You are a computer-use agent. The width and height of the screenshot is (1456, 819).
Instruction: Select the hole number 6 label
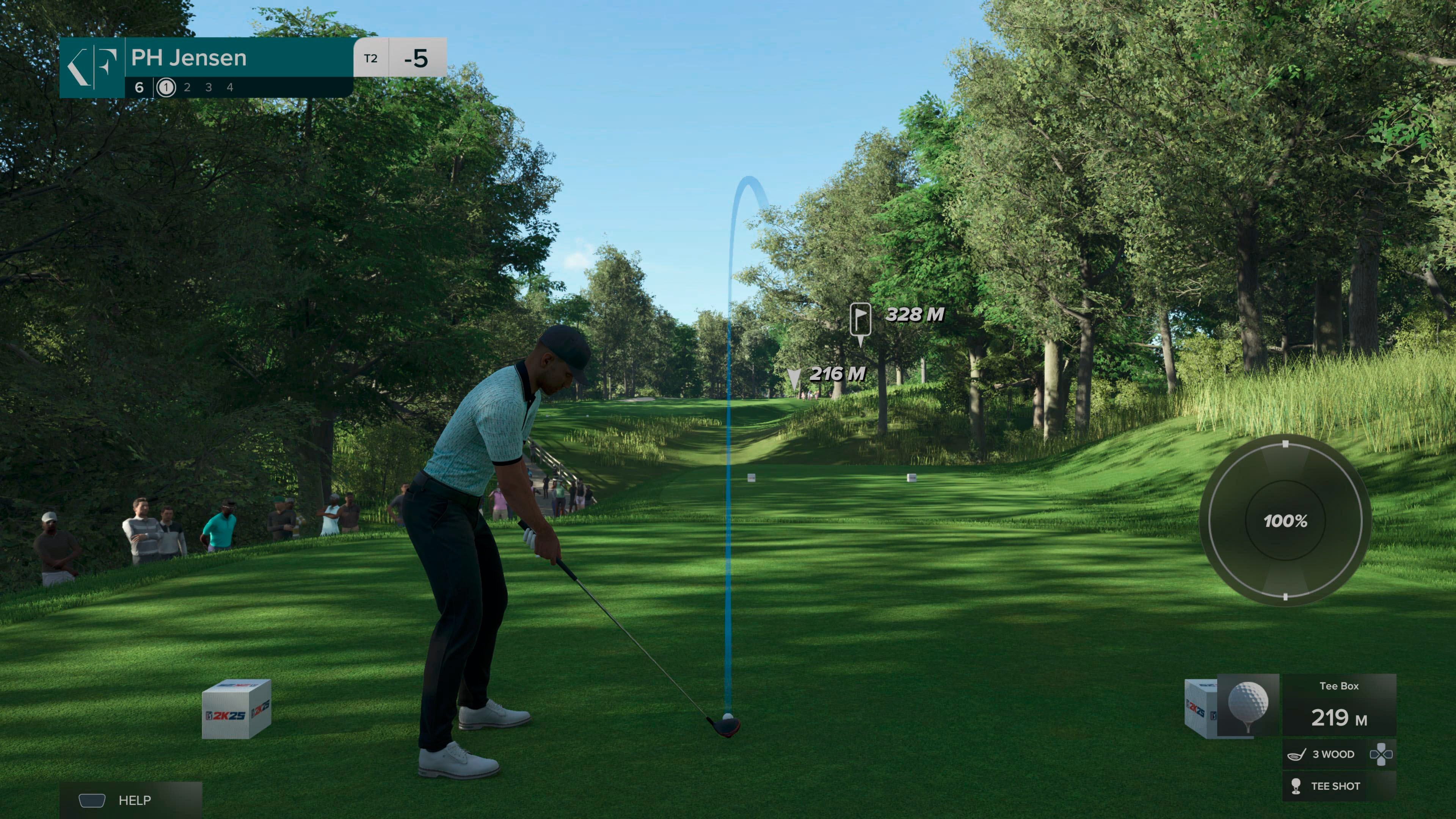(x=139, y=88)
